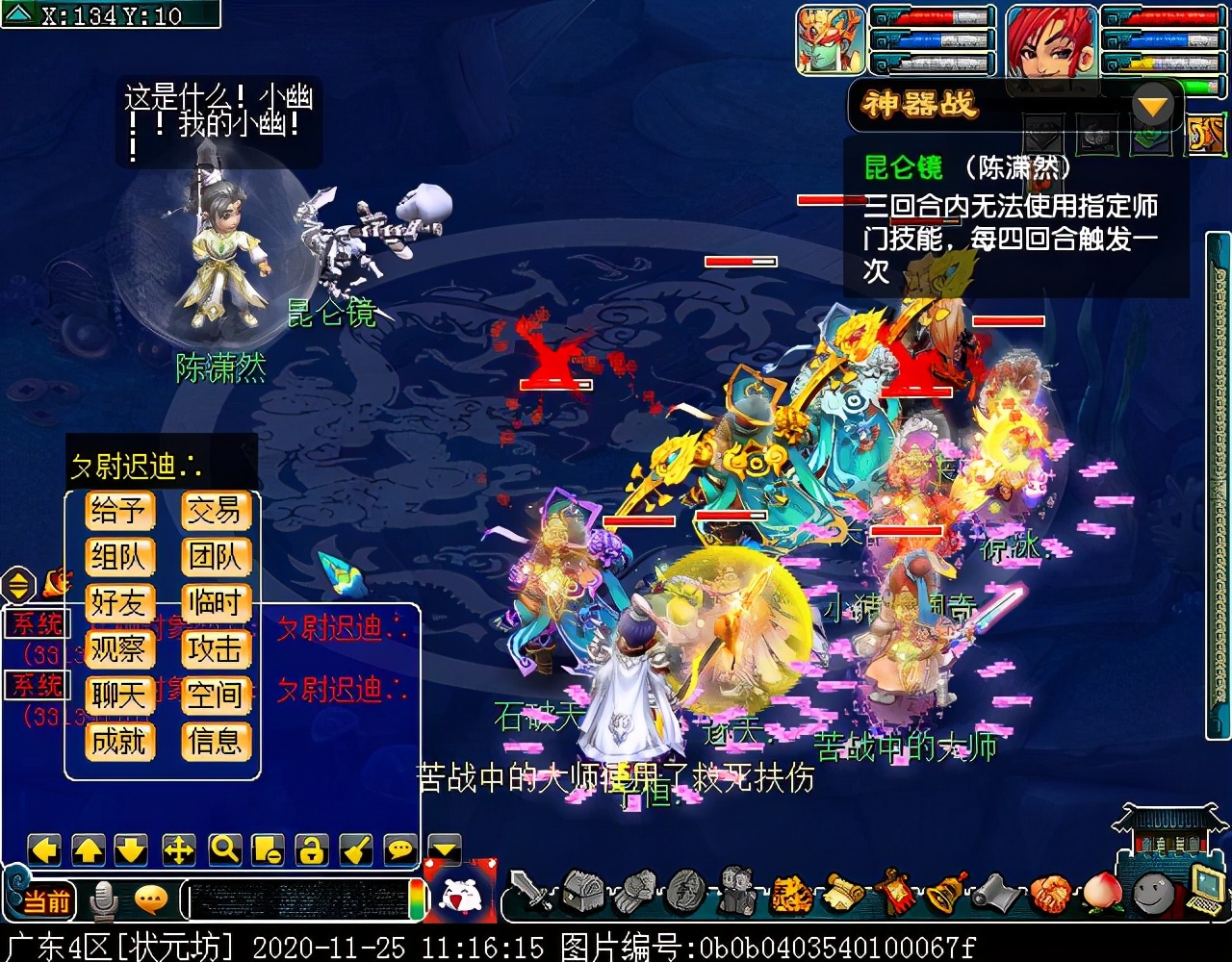Activate the microphone voice button
The width and height of the screenshot is (1232, 962).
103,900
